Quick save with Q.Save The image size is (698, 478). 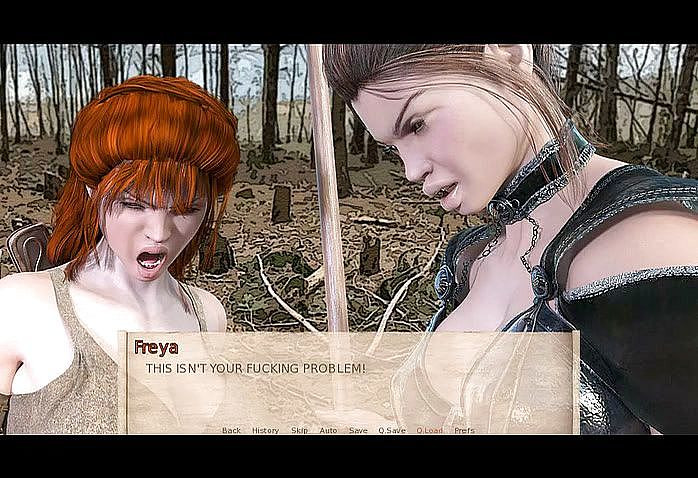click(392, 430)
